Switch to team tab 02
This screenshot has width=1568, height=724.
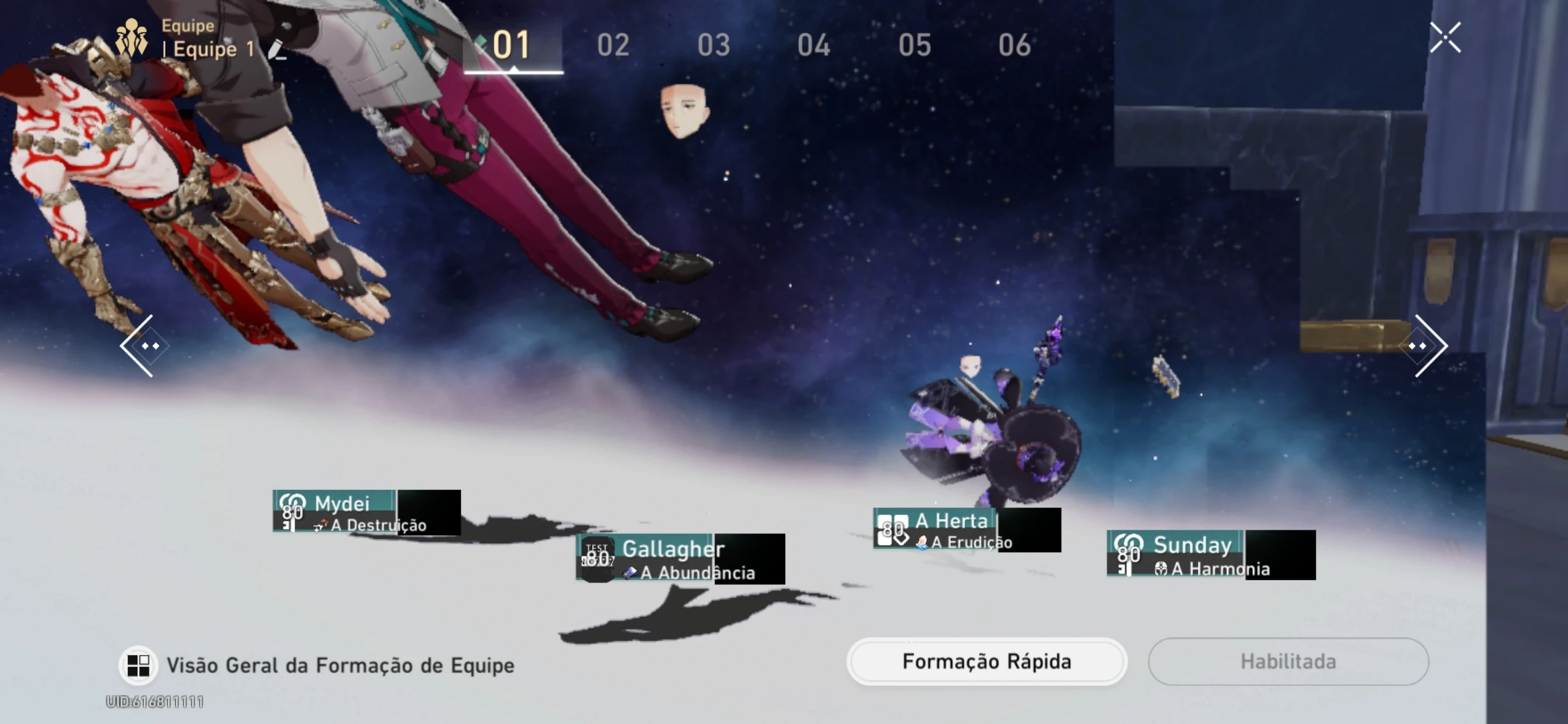pyautogui.click(x=614, y=46)
